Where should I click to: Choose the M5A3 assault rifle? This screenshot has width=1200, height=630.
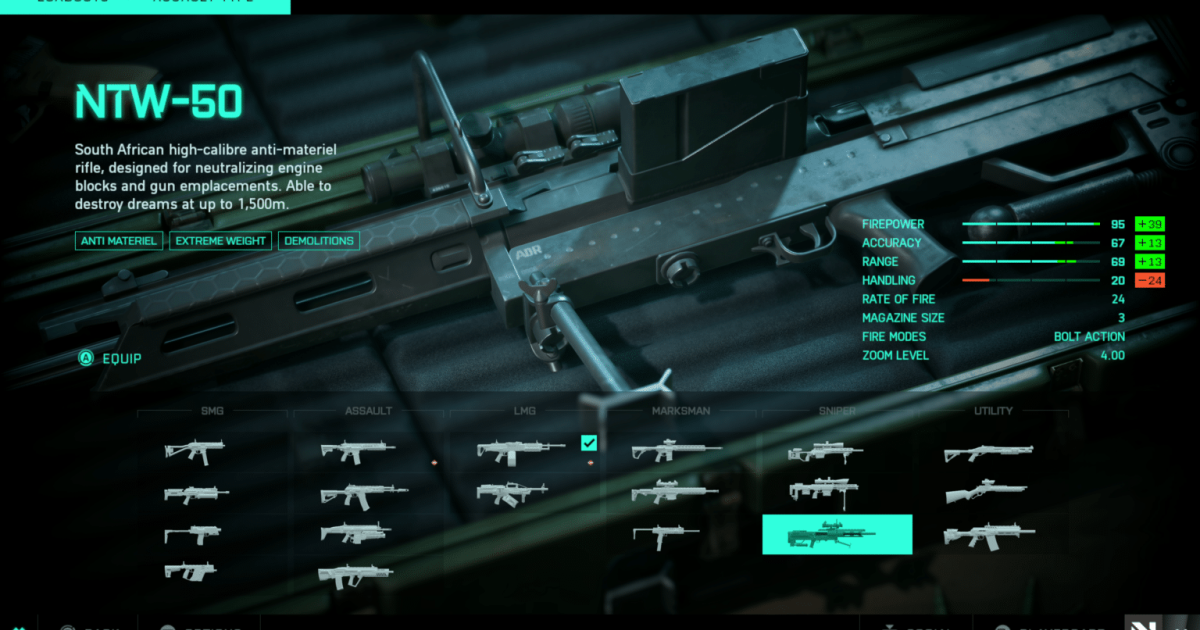tap(358, 452)
